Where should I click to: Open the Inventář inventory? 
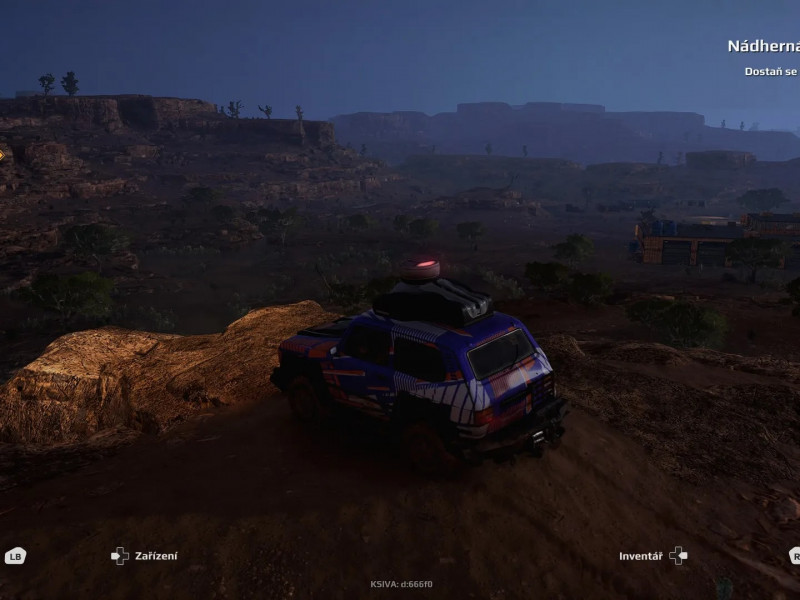coord(652,556)
